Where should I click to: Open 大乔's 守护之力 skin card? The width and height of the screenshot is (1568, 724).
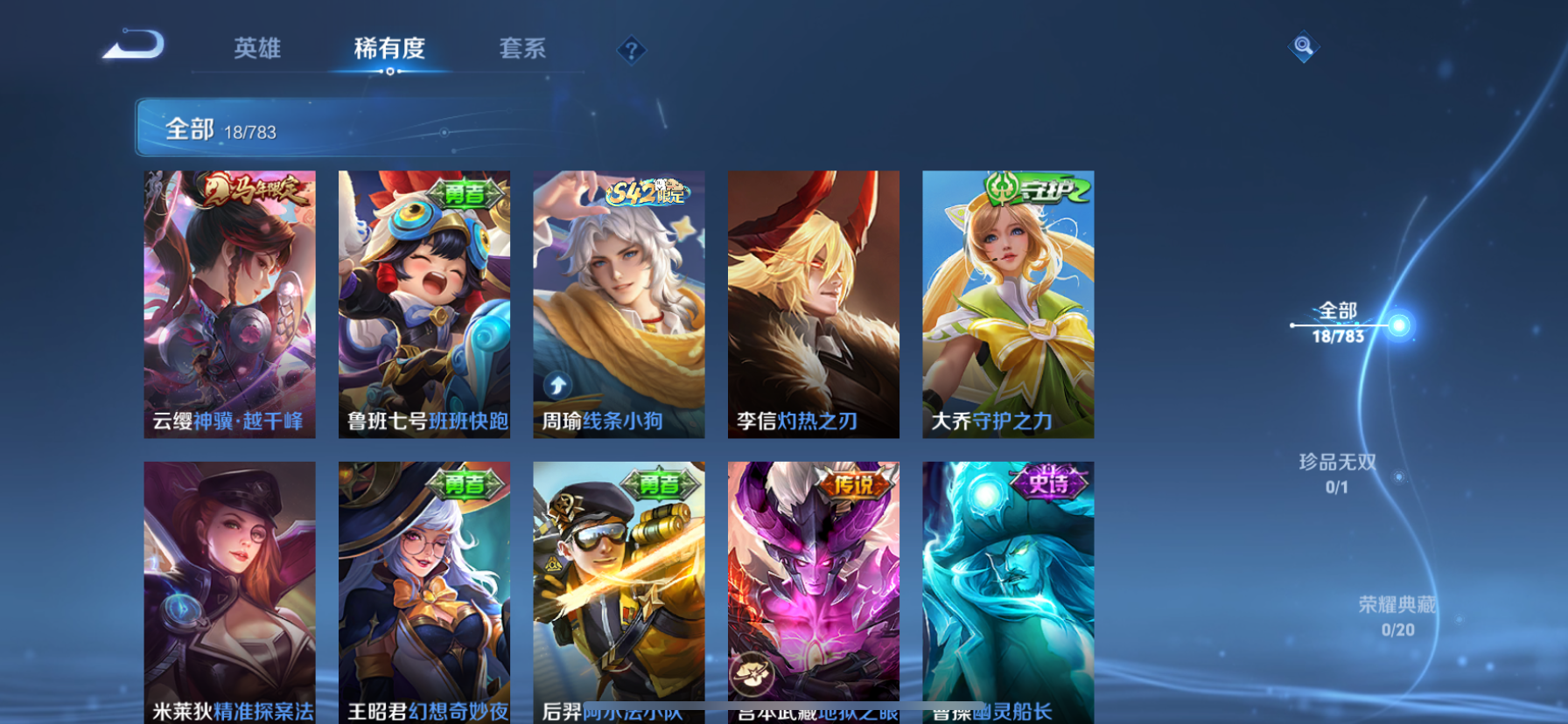click(1008, 306)
